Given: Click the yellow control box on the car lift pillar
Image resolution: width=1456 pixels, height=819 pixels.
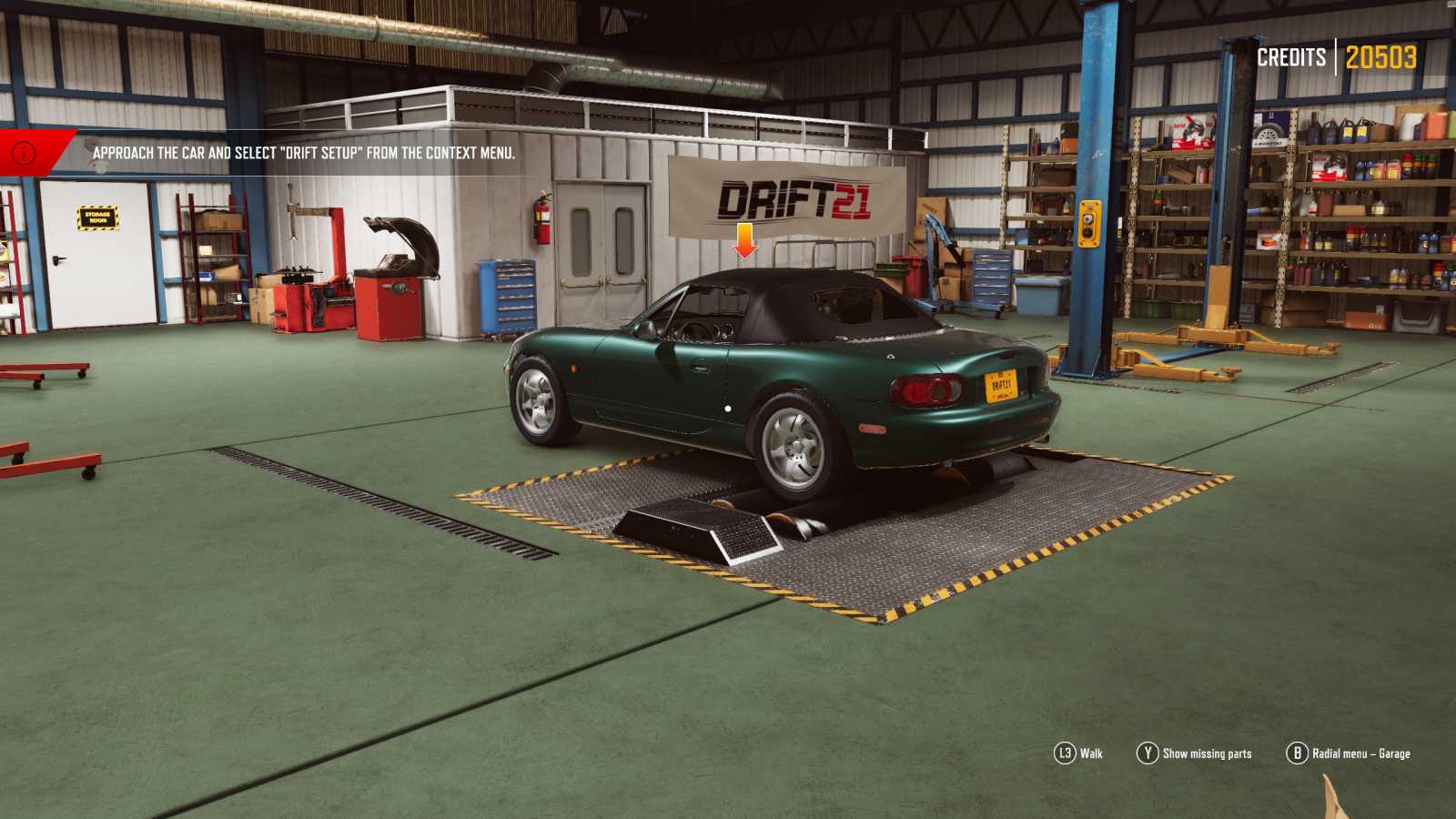Looking at the screenshot, I should (x=1088, y=222).
